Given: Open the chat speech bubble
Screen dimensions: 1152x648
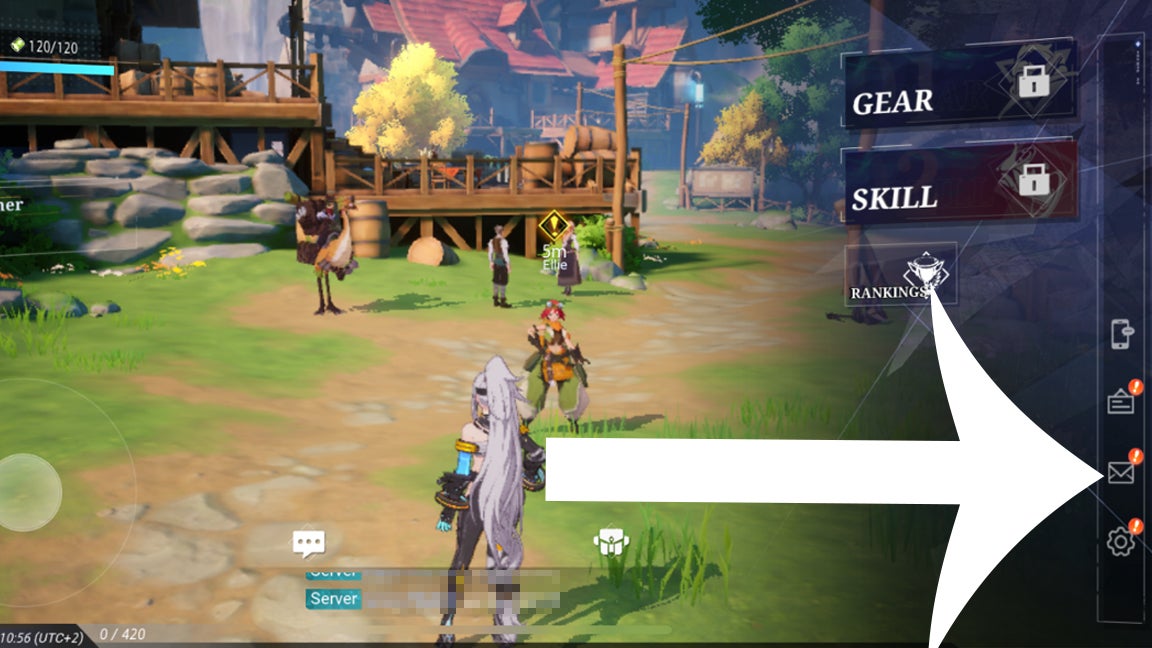Looking at the screenshot, I should [x=308, y=543].
